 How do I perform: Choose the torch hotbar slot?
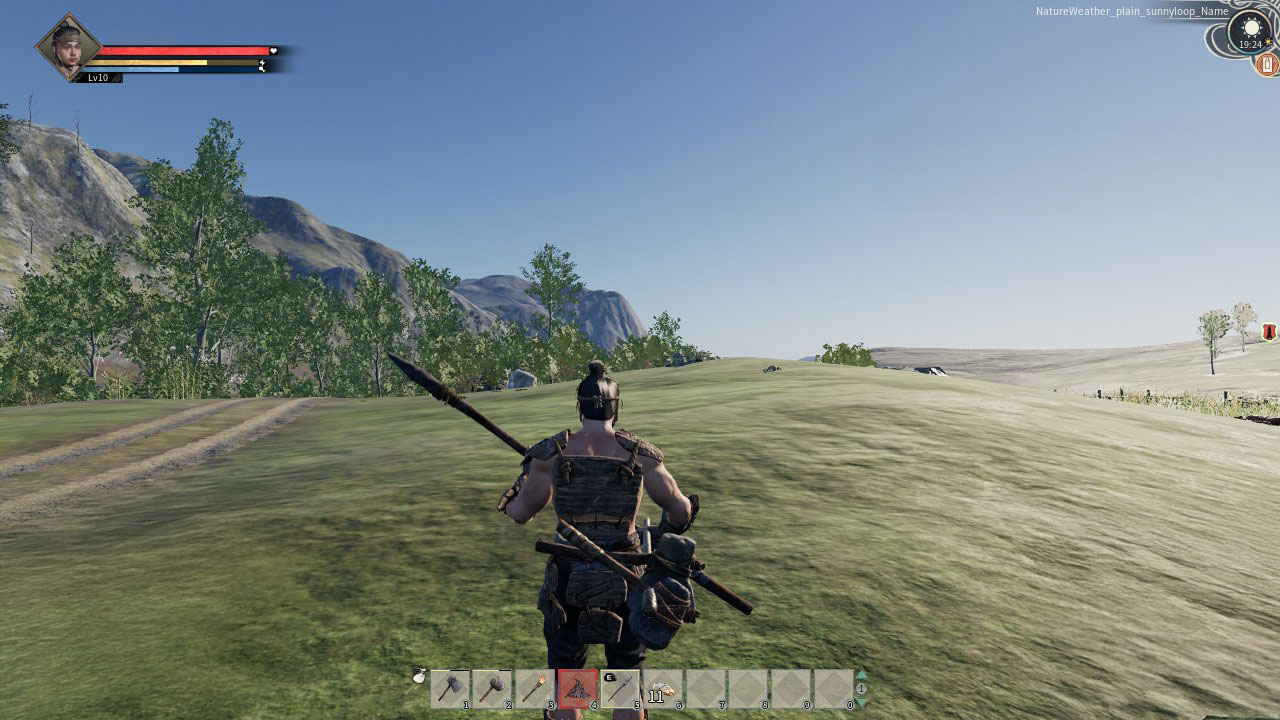tap(534, 688)
